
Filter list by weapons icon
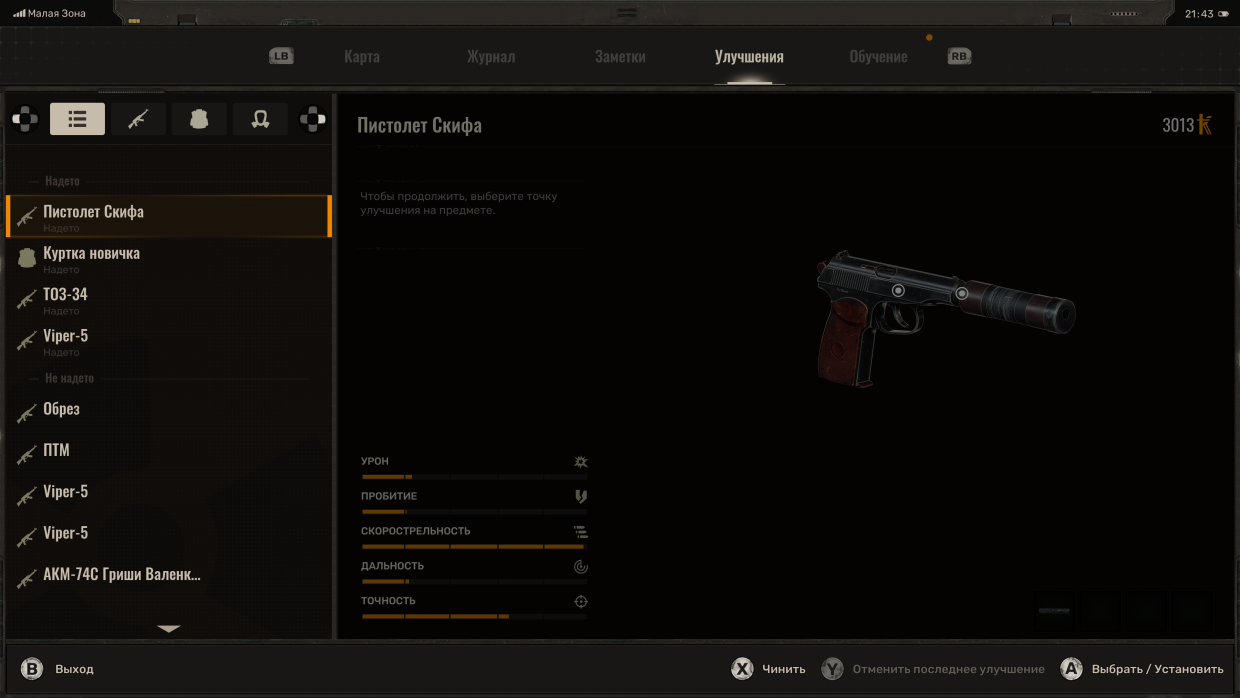click(138, 119)
